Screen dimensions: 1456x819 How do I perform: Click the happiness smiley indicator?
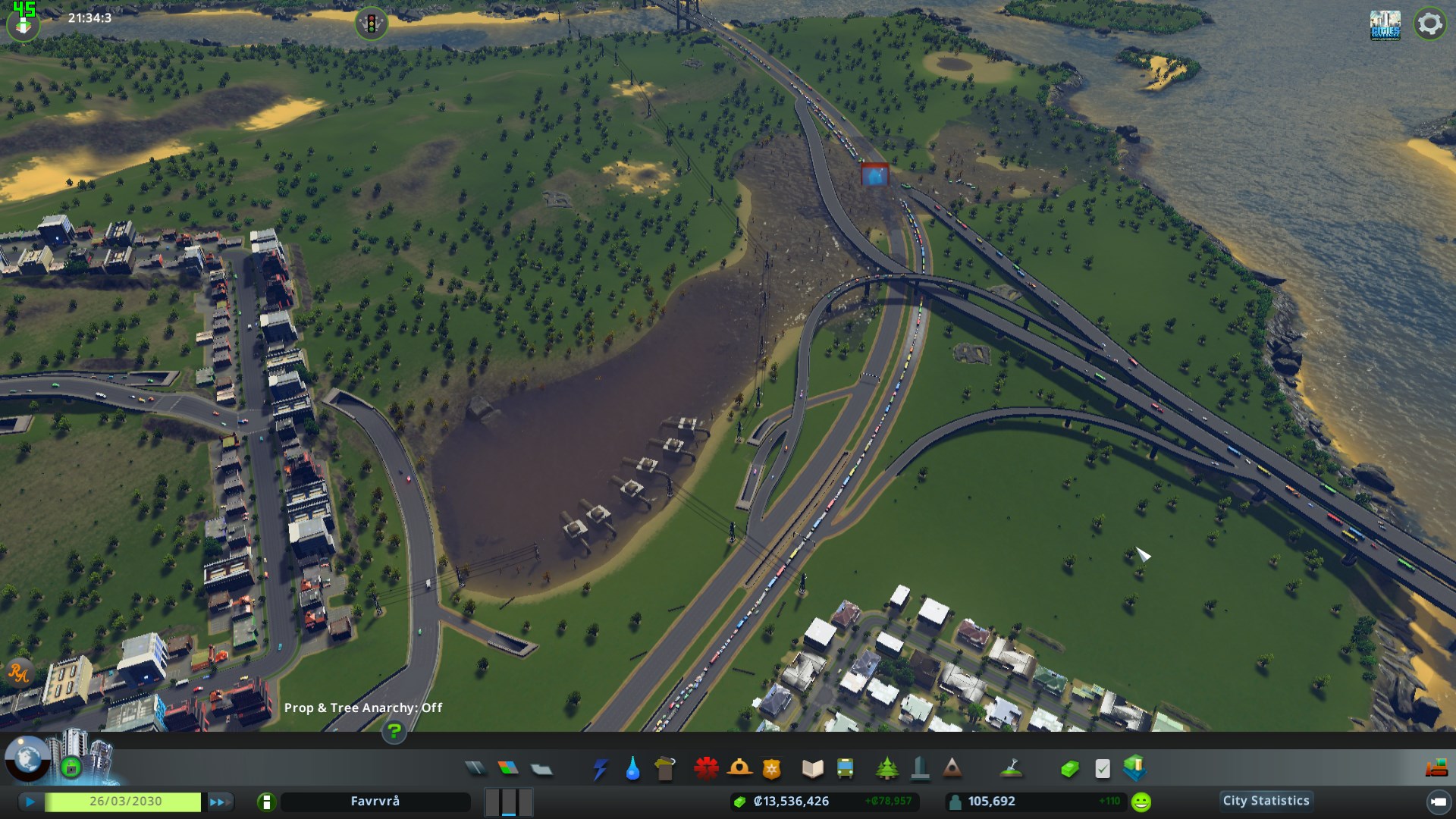1141,801
